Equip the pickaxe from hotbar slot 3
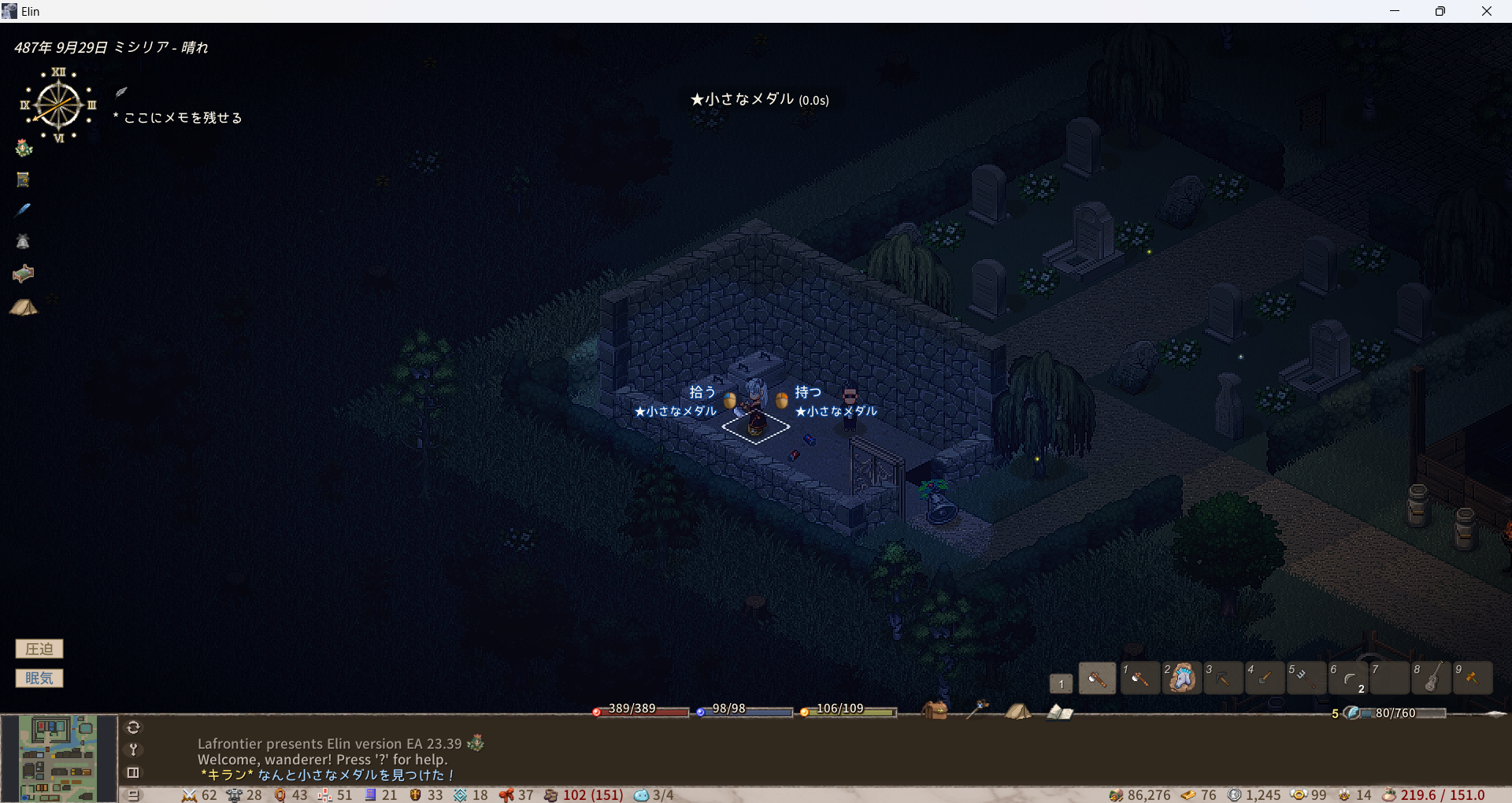The height and width of the screenshot is (803, 1512). point(1223,678)
